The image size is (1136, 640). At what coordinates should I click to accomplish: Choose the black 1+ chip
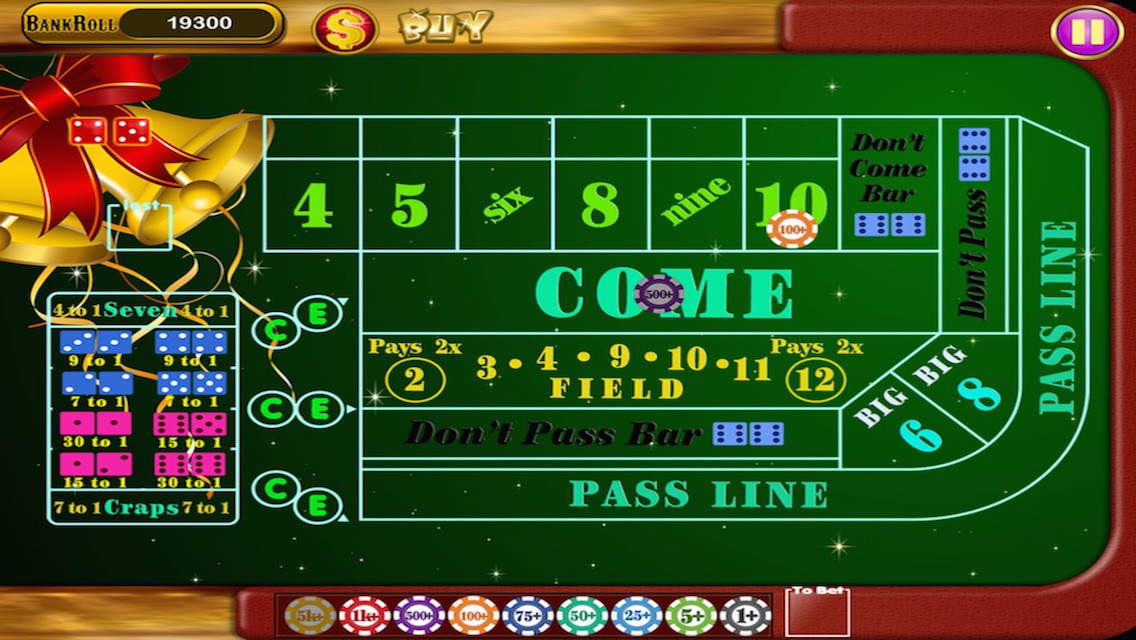746,616
